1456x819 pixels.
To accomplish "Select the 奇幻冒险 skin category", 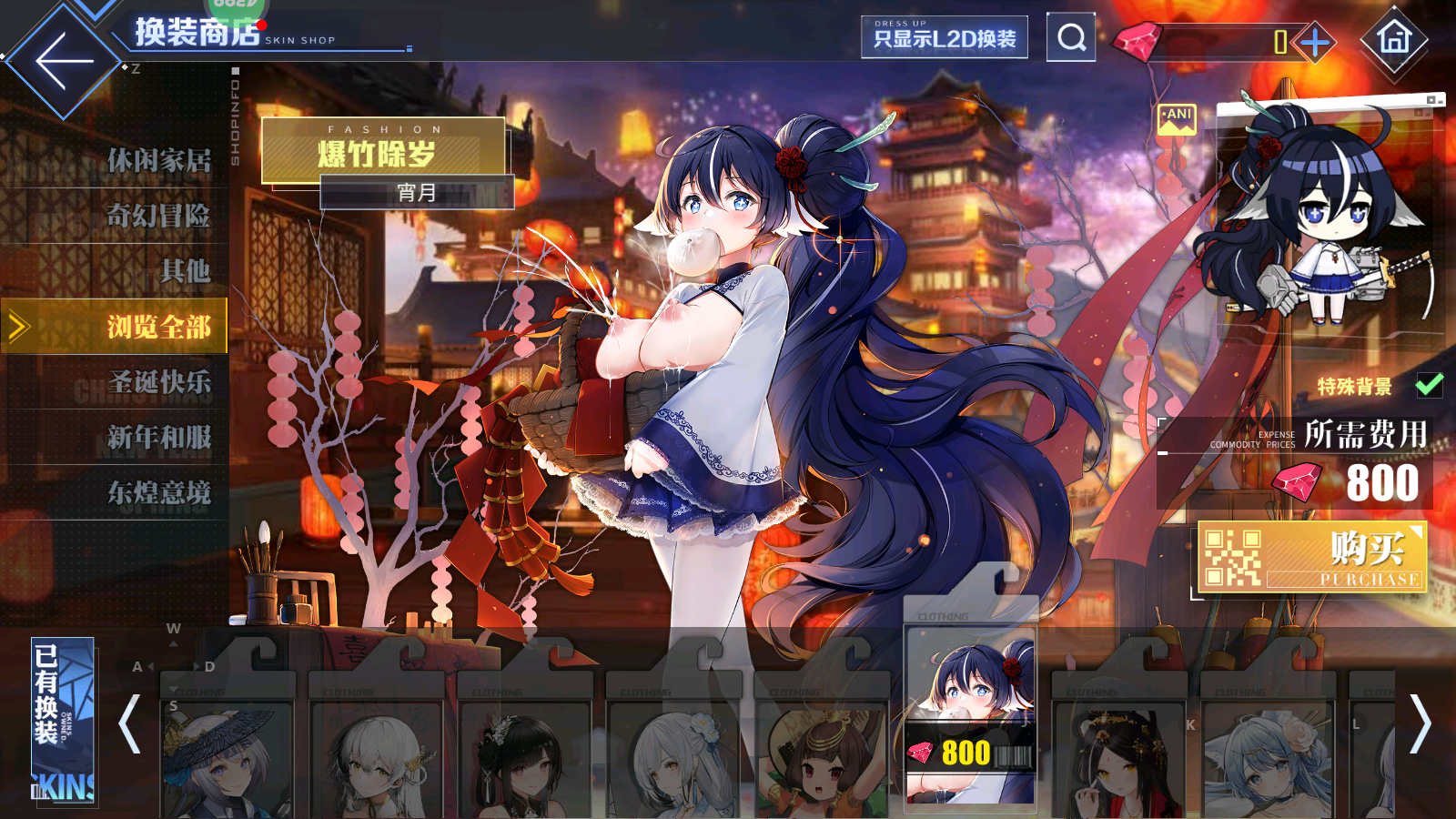I will [158, 216].
